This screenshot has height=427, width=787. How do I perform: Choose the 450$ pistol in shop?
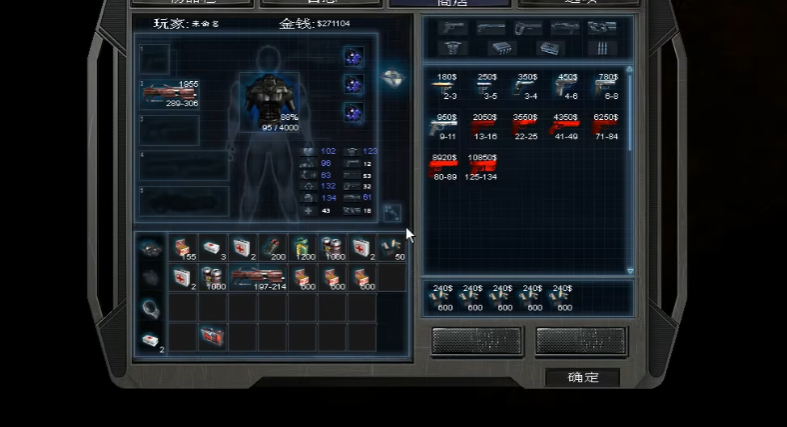(567, 86)
